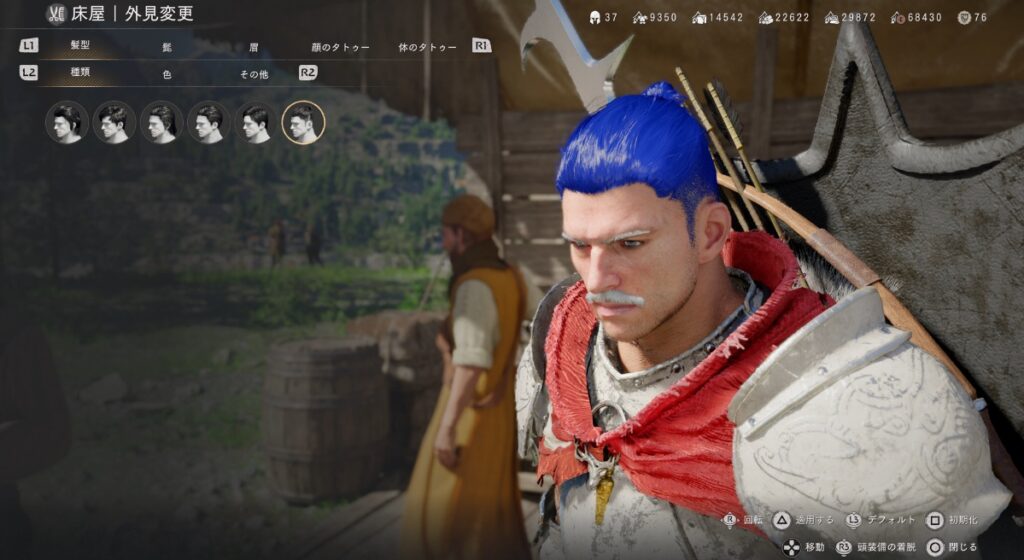Go to the 体のタトゥー body tattoo tab

pos(427,47)
